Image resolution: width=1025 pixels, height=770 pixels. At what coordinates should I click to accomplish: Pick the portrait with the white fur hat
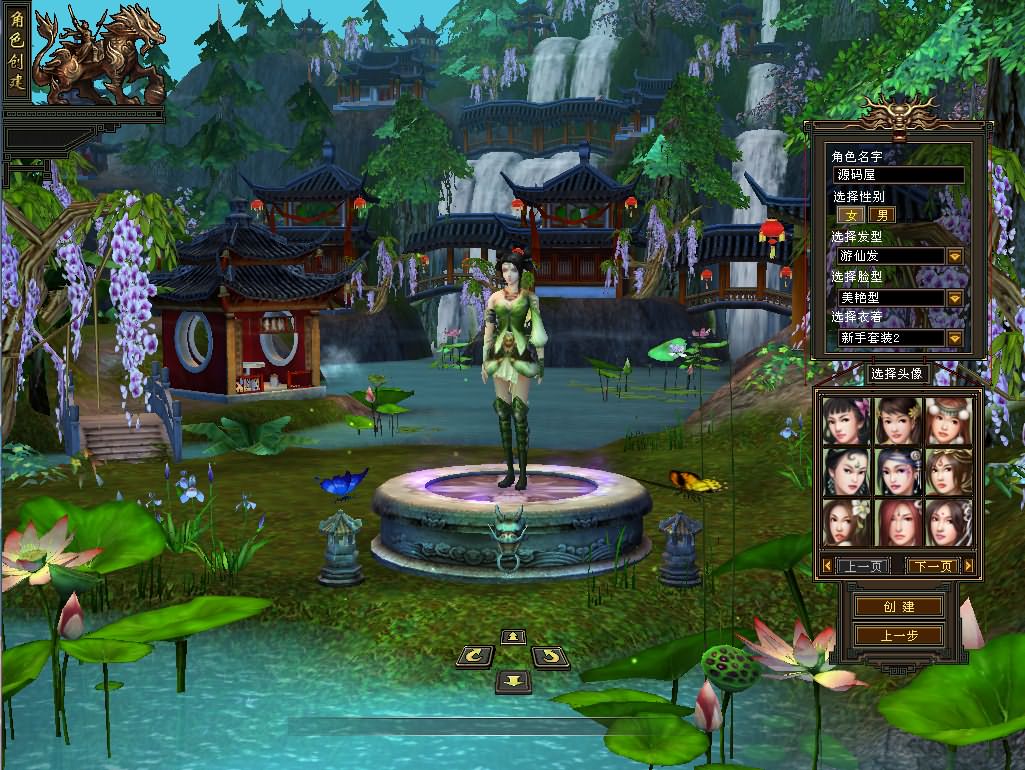tap(947, 421)
